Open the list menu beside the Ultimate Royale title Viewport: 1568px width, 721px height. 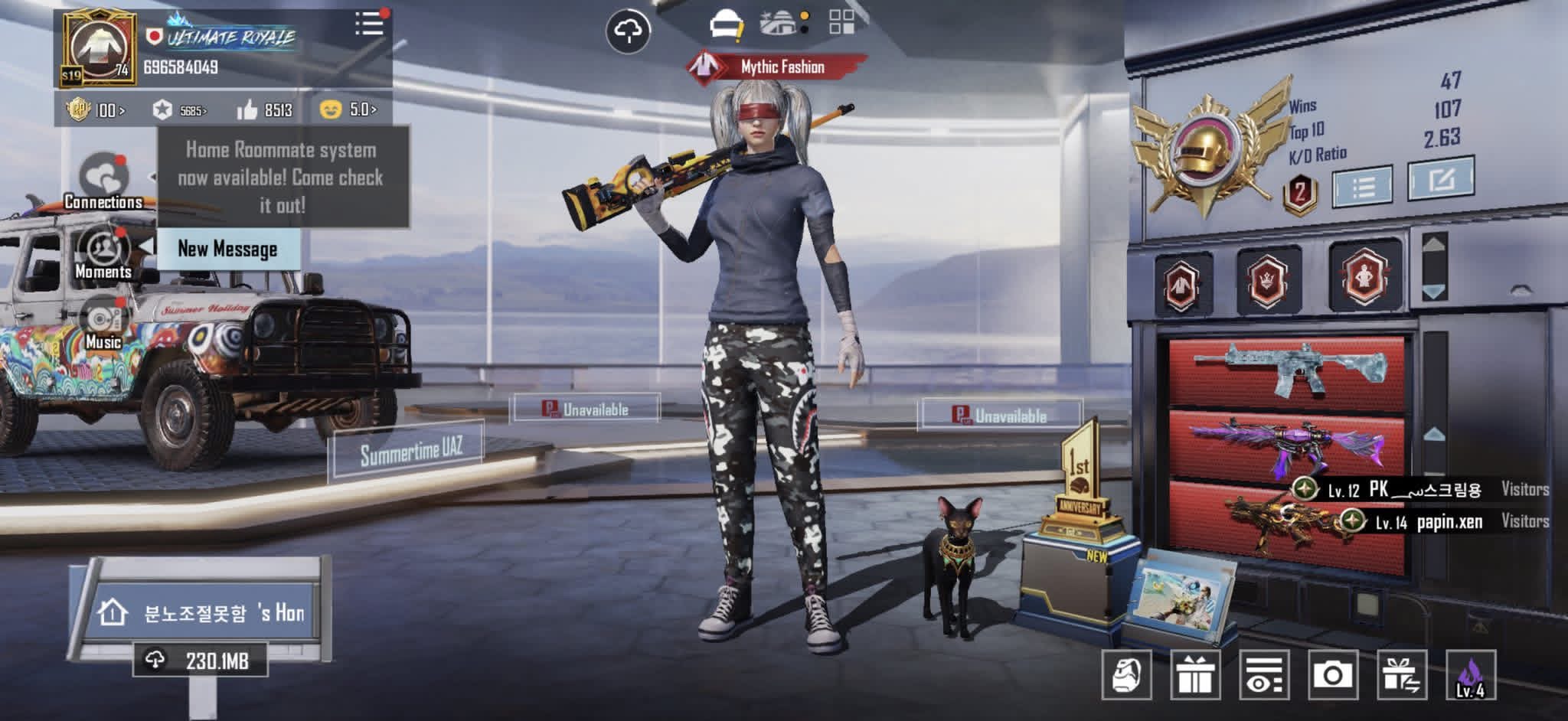click(x=369, y=24)
